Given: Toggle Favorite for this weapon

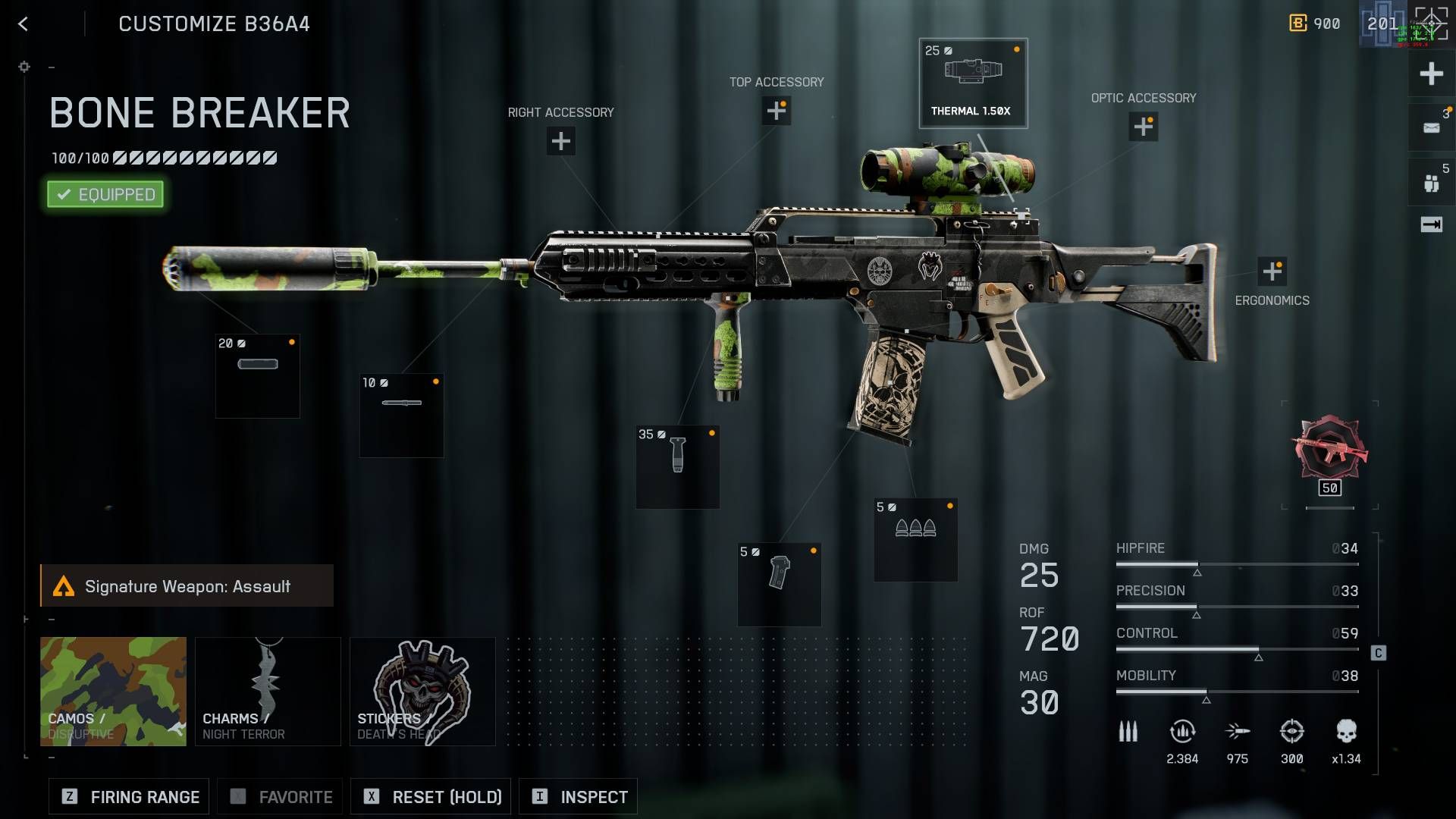Looking at the screenshot, I should click(x=279, y=796).
